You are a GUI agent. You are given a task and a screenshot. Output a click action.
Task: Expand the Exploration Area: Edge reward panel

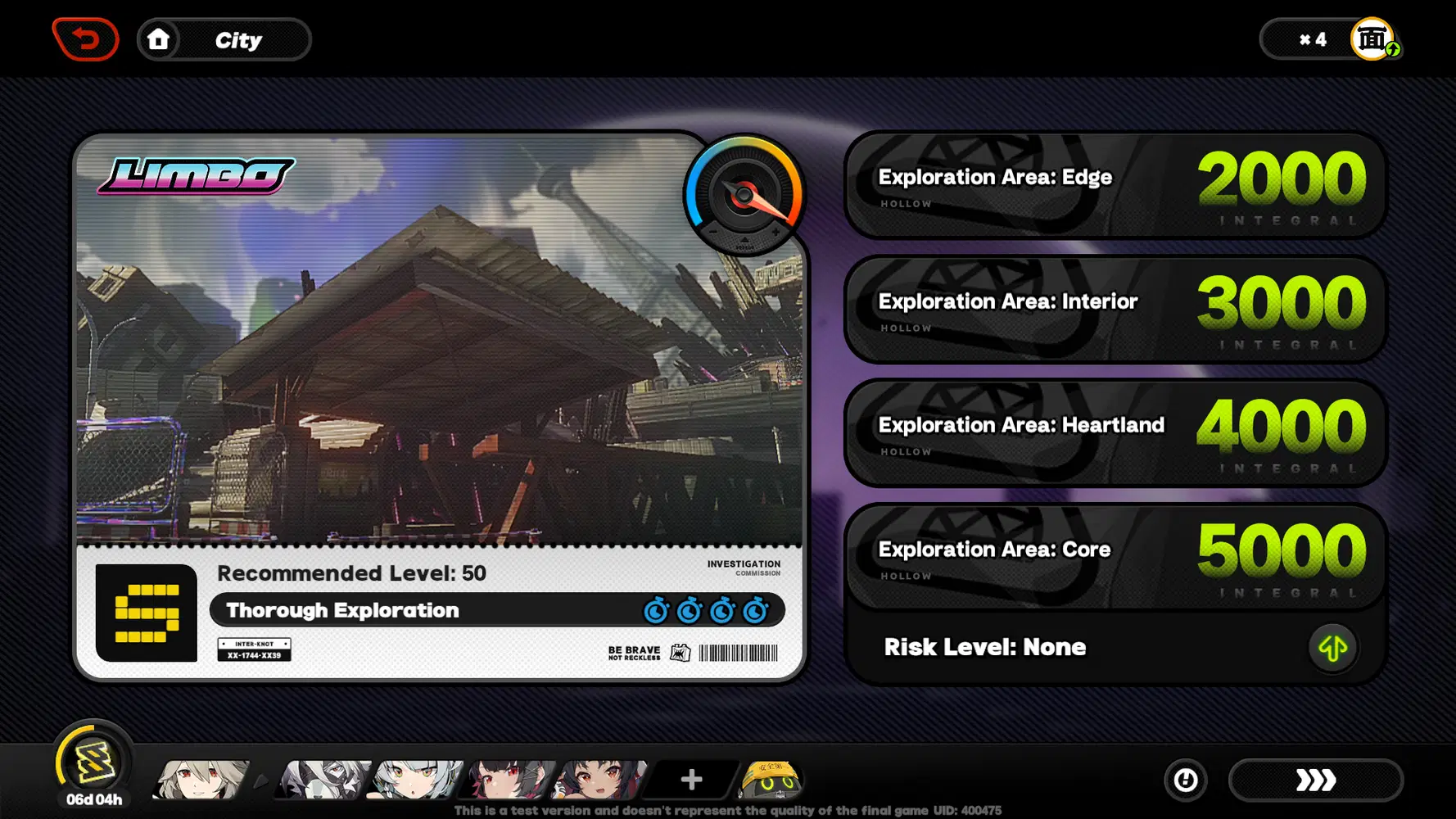coord(1114,185)
